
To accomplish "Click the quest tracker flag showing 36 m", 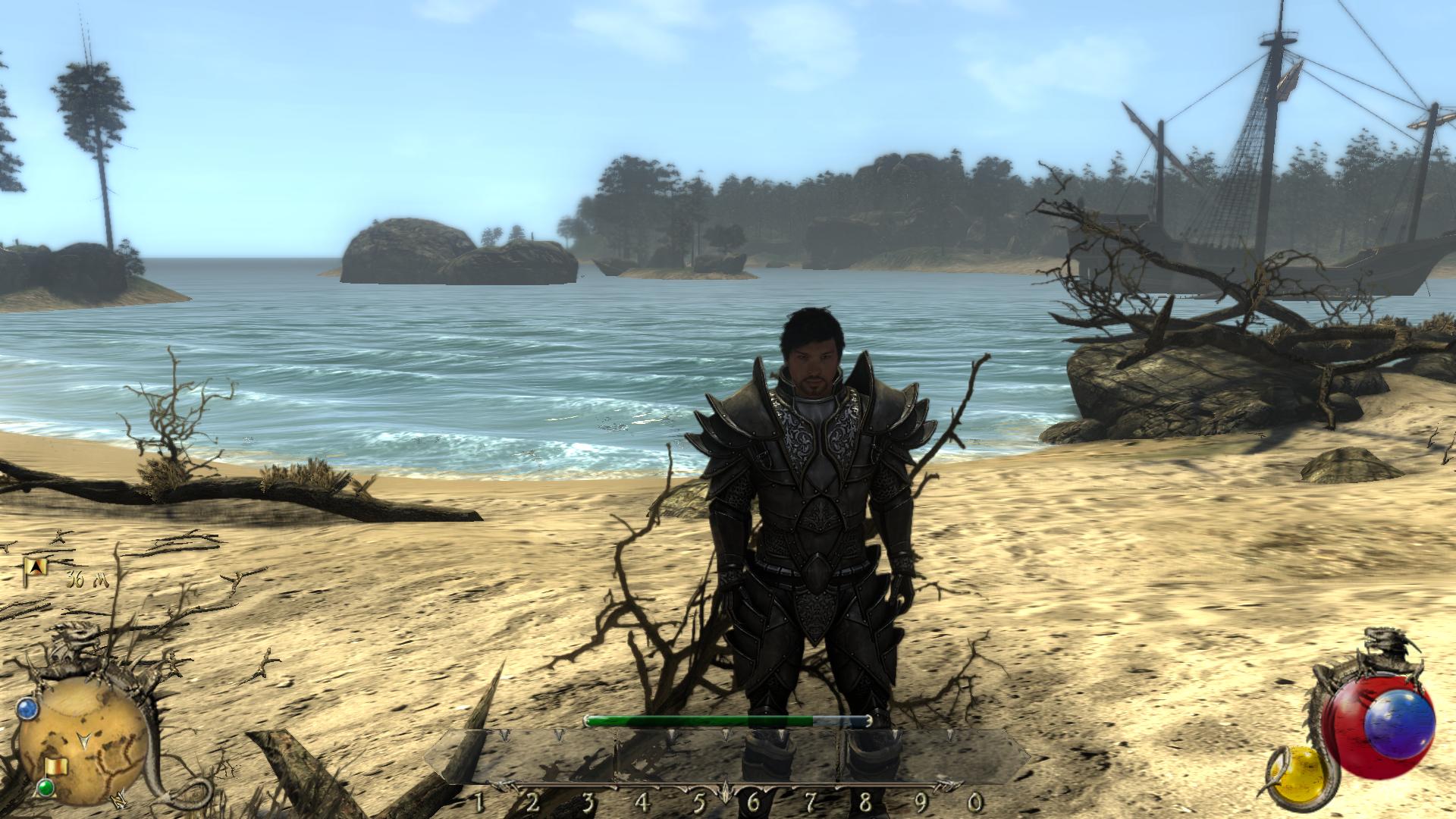I will (x=36, y=566).
